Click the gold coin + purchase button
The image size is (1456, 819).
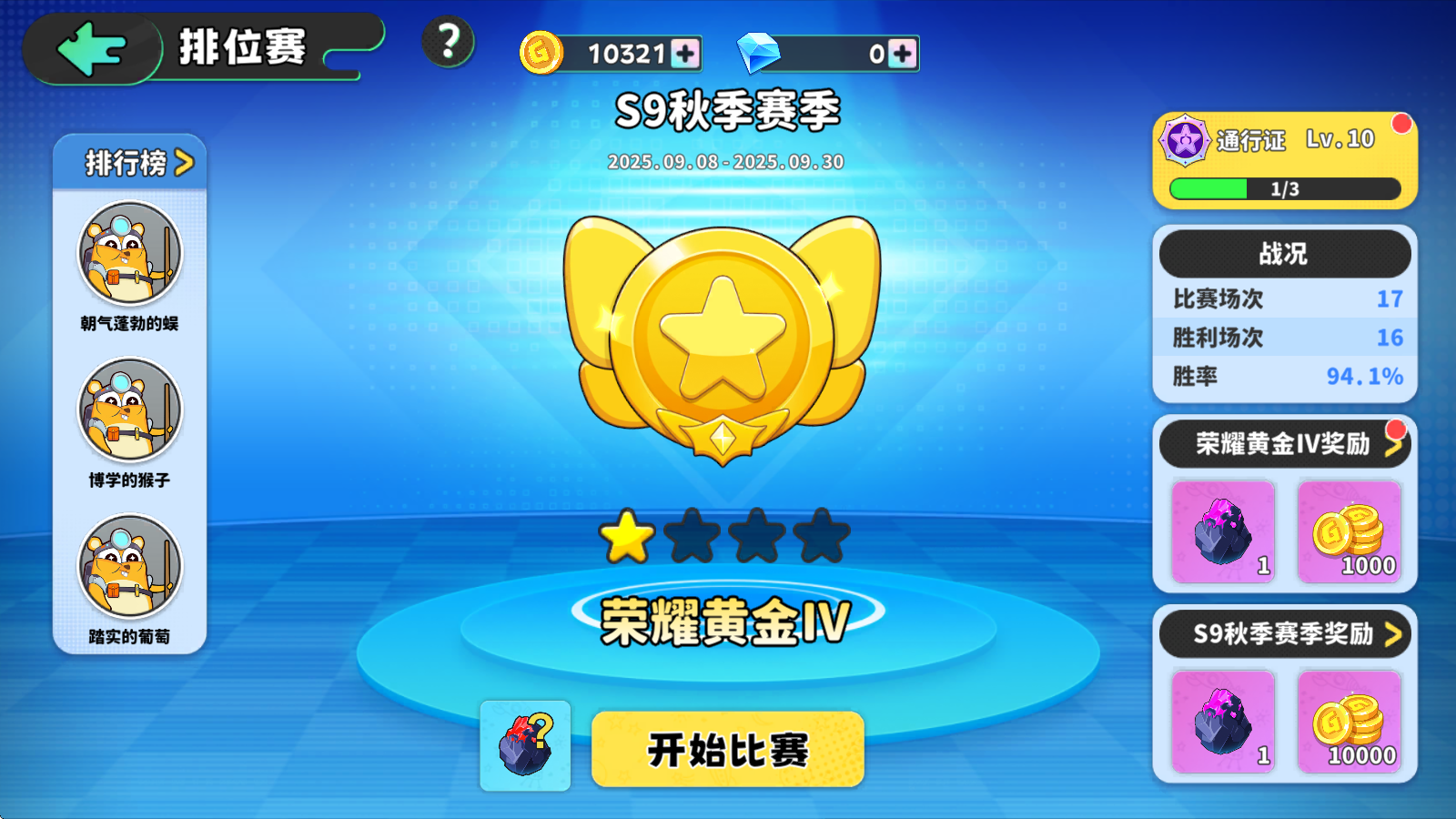(684, 54)
